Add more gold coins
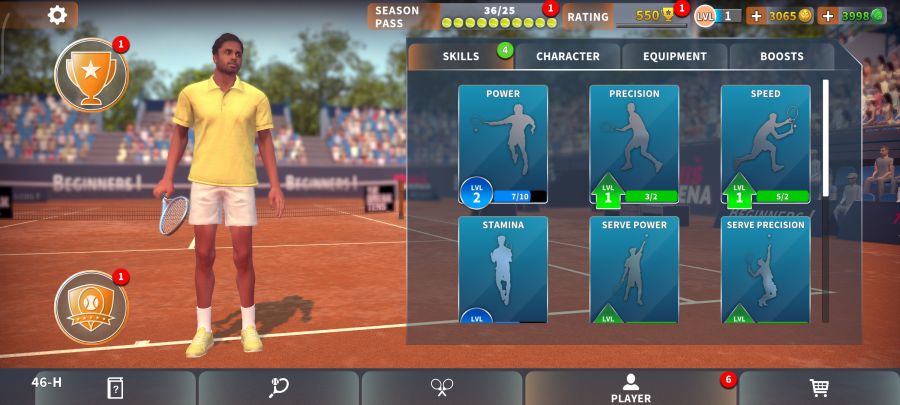900x405 pixels. 755,16
